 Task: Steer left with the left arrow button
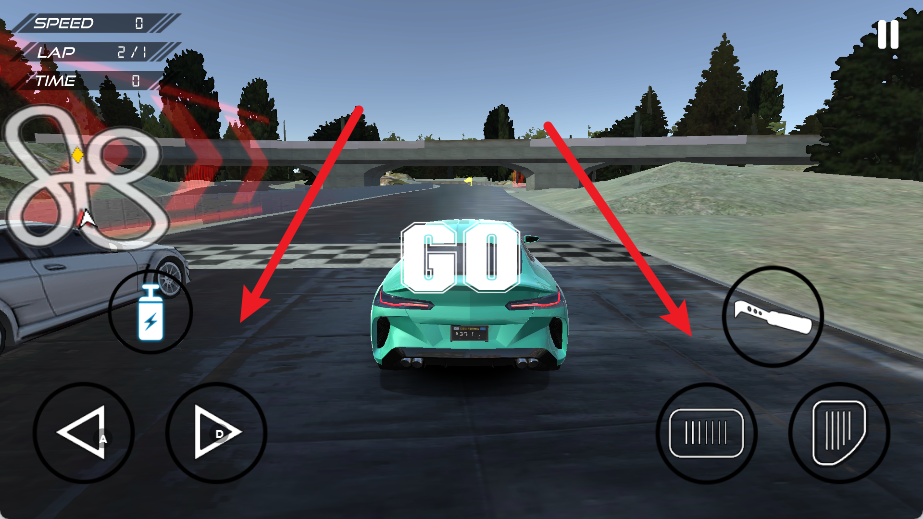click(x=83, y=433)
